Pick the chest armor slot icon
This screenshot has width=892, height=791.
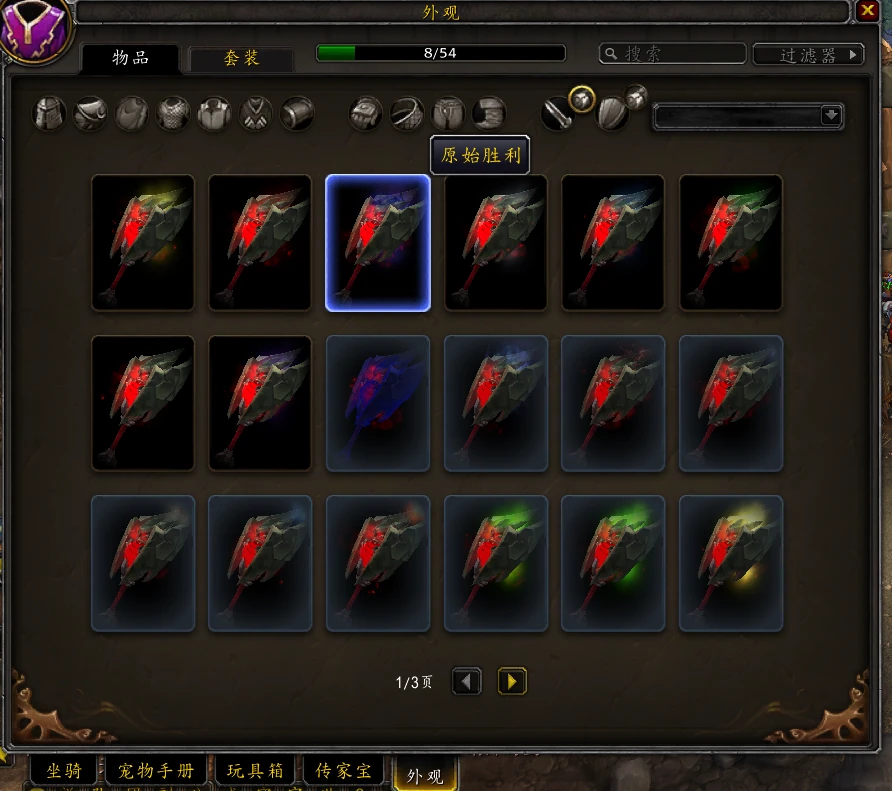point(173,113)
